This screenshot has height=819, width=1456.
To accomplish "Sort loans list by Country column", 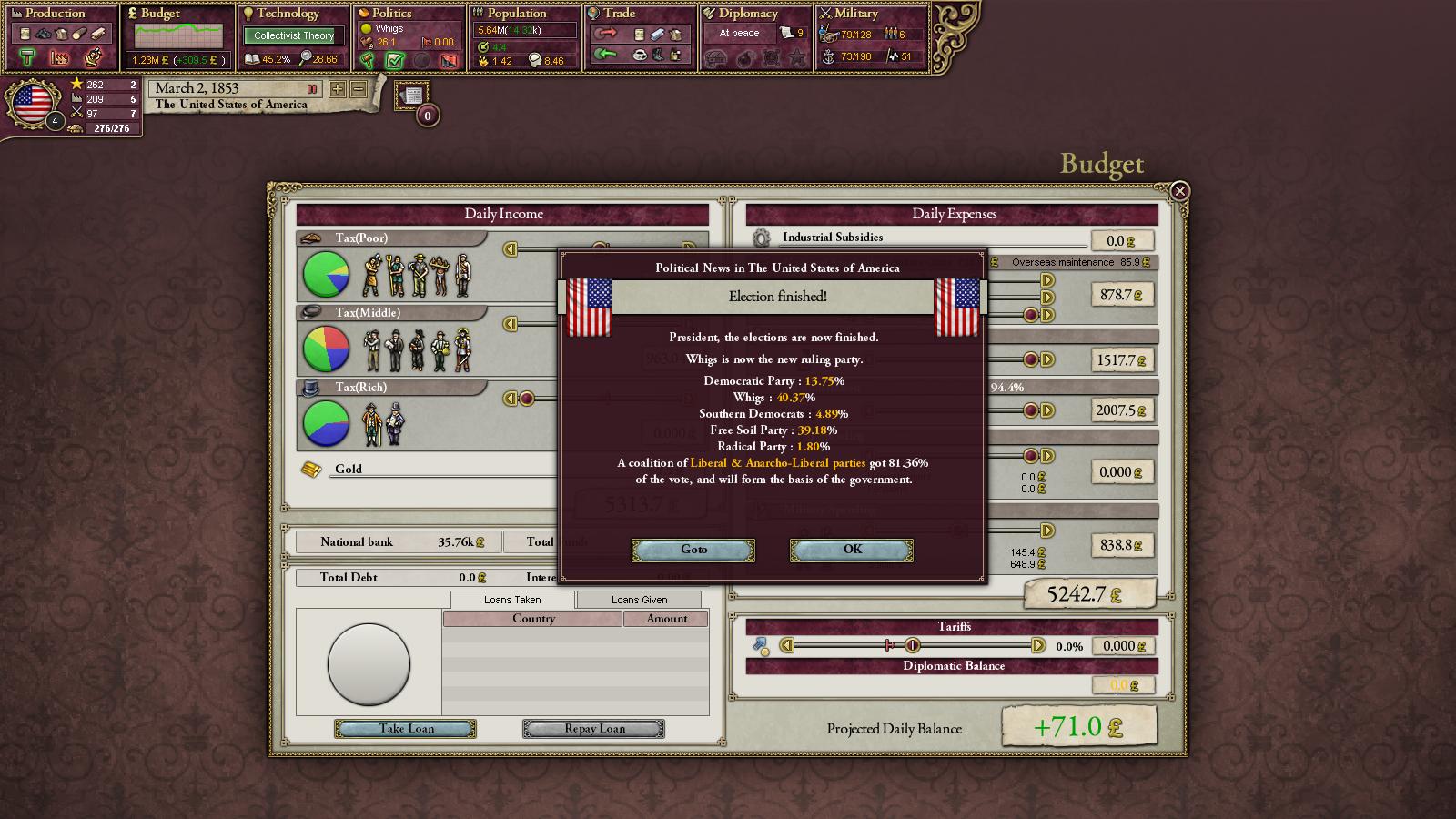I will pos(533,619).
